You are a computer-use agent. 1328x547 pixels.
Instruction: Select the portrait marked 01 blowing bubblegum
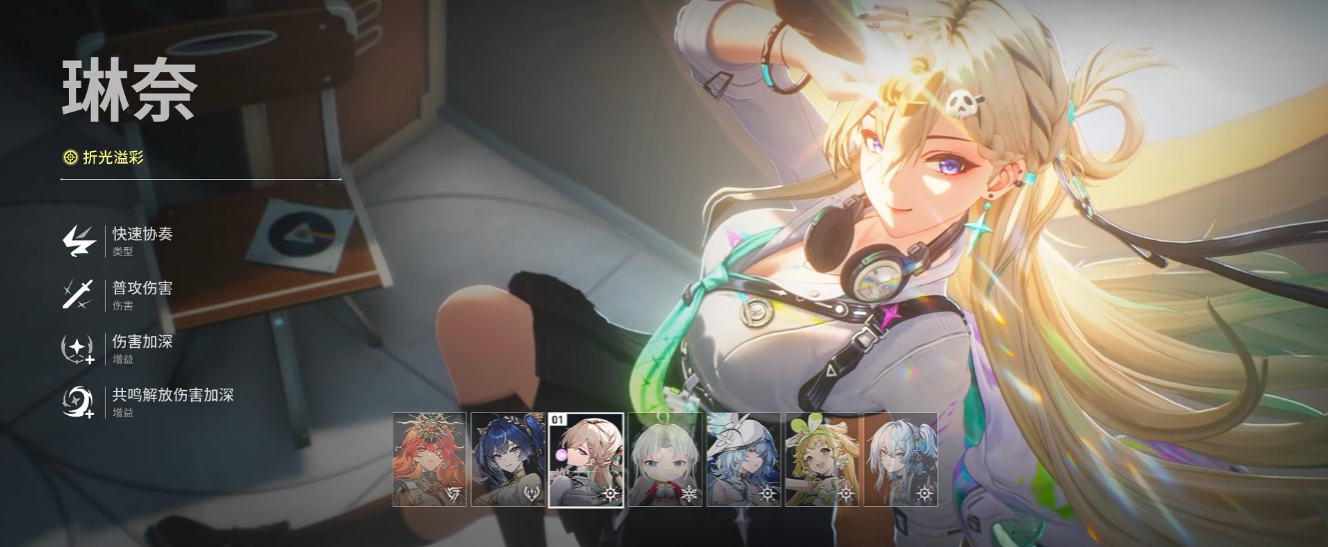point(586,459)
